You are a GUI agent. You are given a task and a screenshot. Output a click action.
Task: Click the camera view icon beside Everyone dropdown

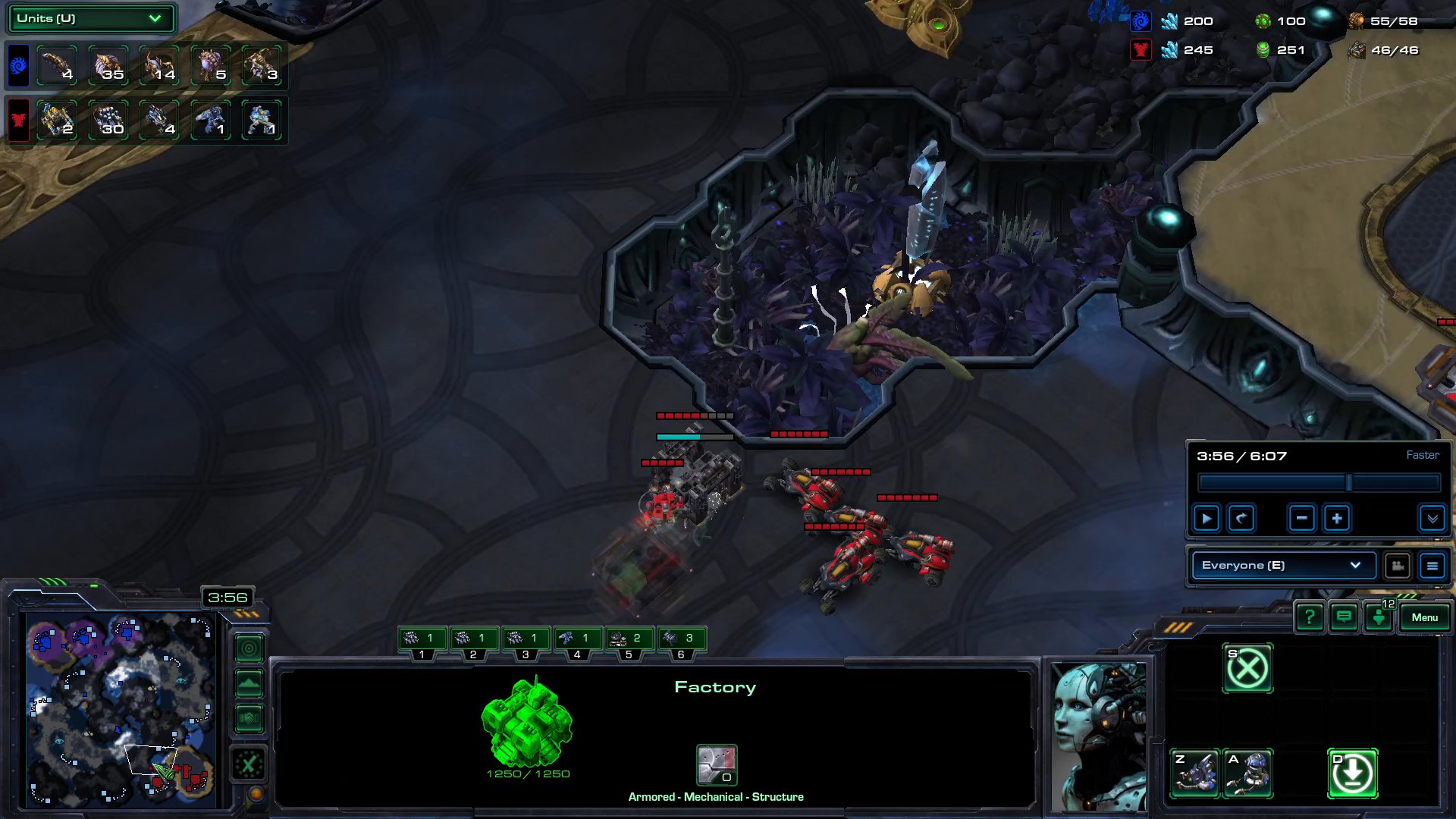[1398, 565]
